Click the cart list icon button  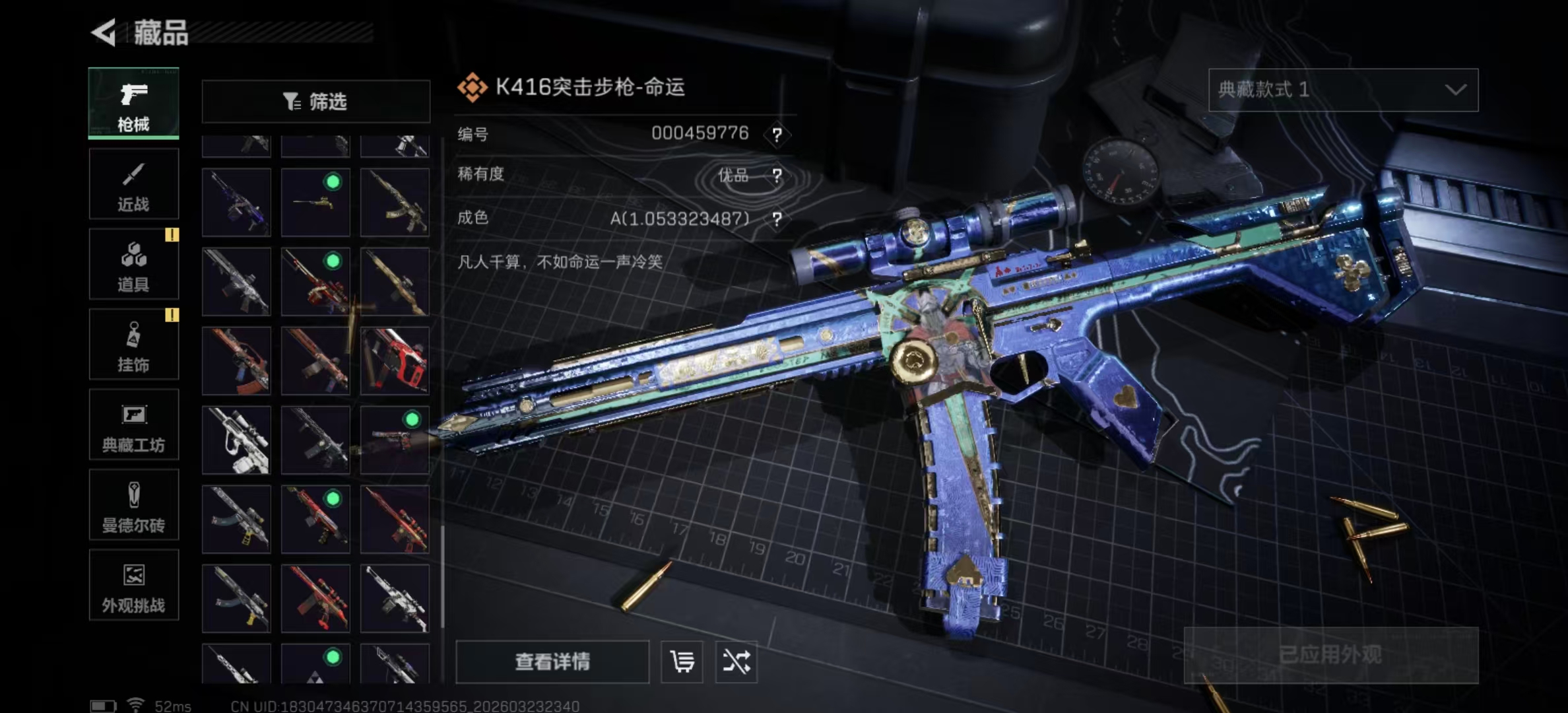(x=682, y=662)
